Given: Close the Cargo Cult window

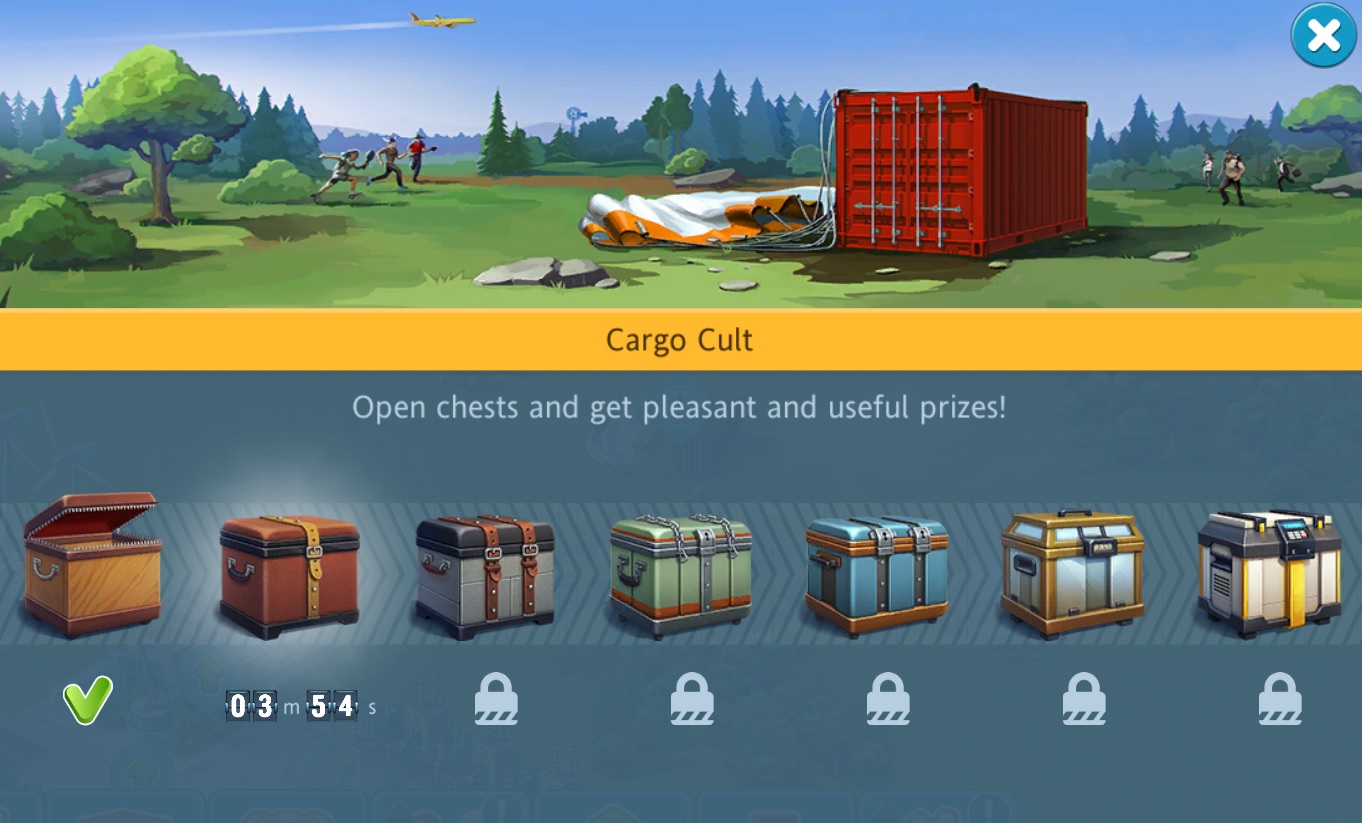Looking at the screenshot, I should click(x=1323, y=36).
